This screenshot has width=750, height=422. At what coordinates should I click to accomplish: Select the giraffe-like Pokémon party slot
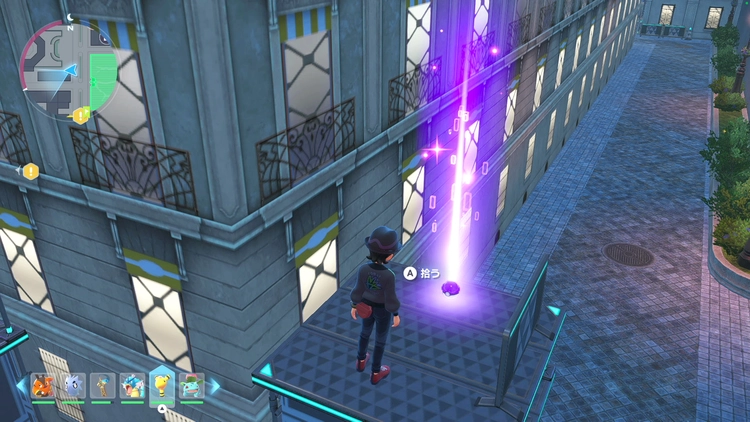tap(102, 386)
